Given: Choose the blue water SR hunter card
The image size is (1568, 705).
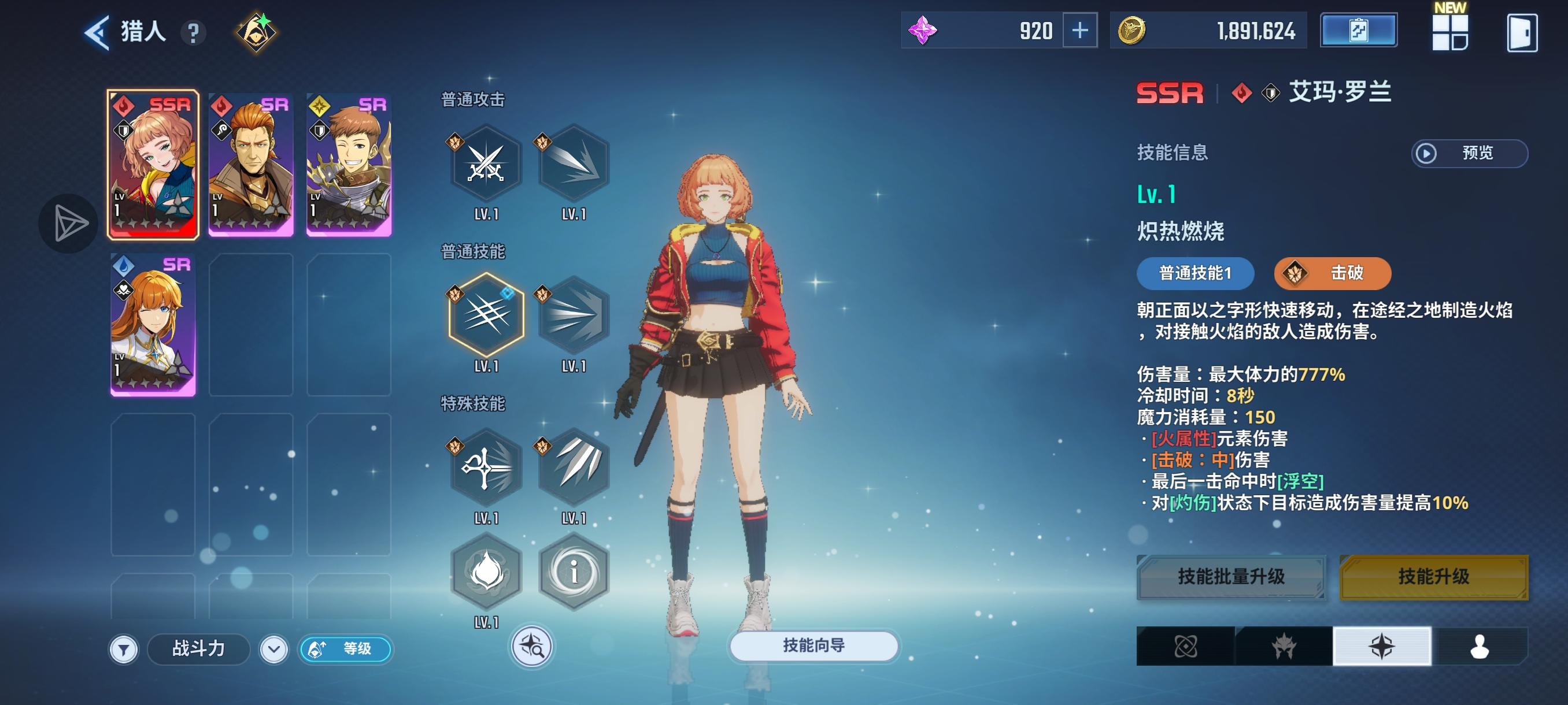Looking at the screenshot, I should coord(153,325).
